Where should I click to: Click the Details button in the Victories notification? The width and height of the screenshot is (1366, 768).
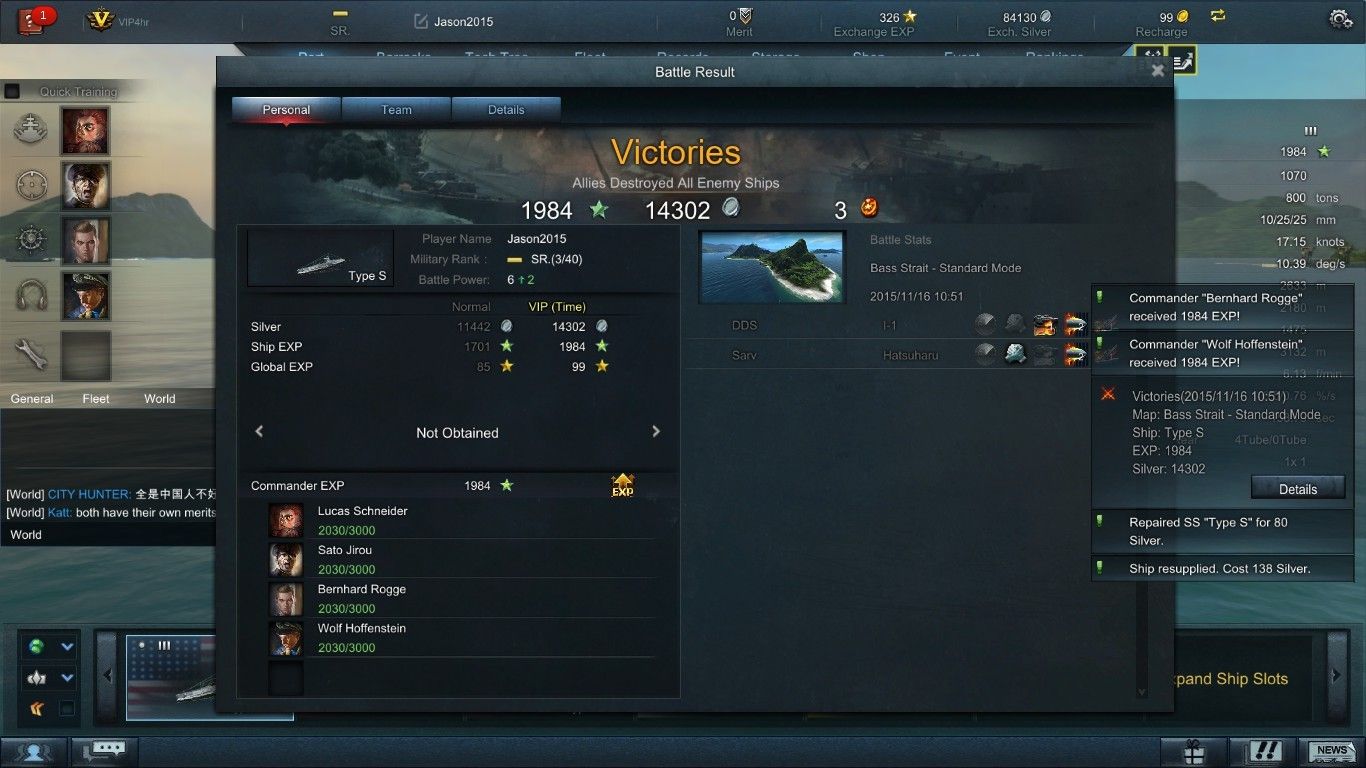(x=1298, y=489)
